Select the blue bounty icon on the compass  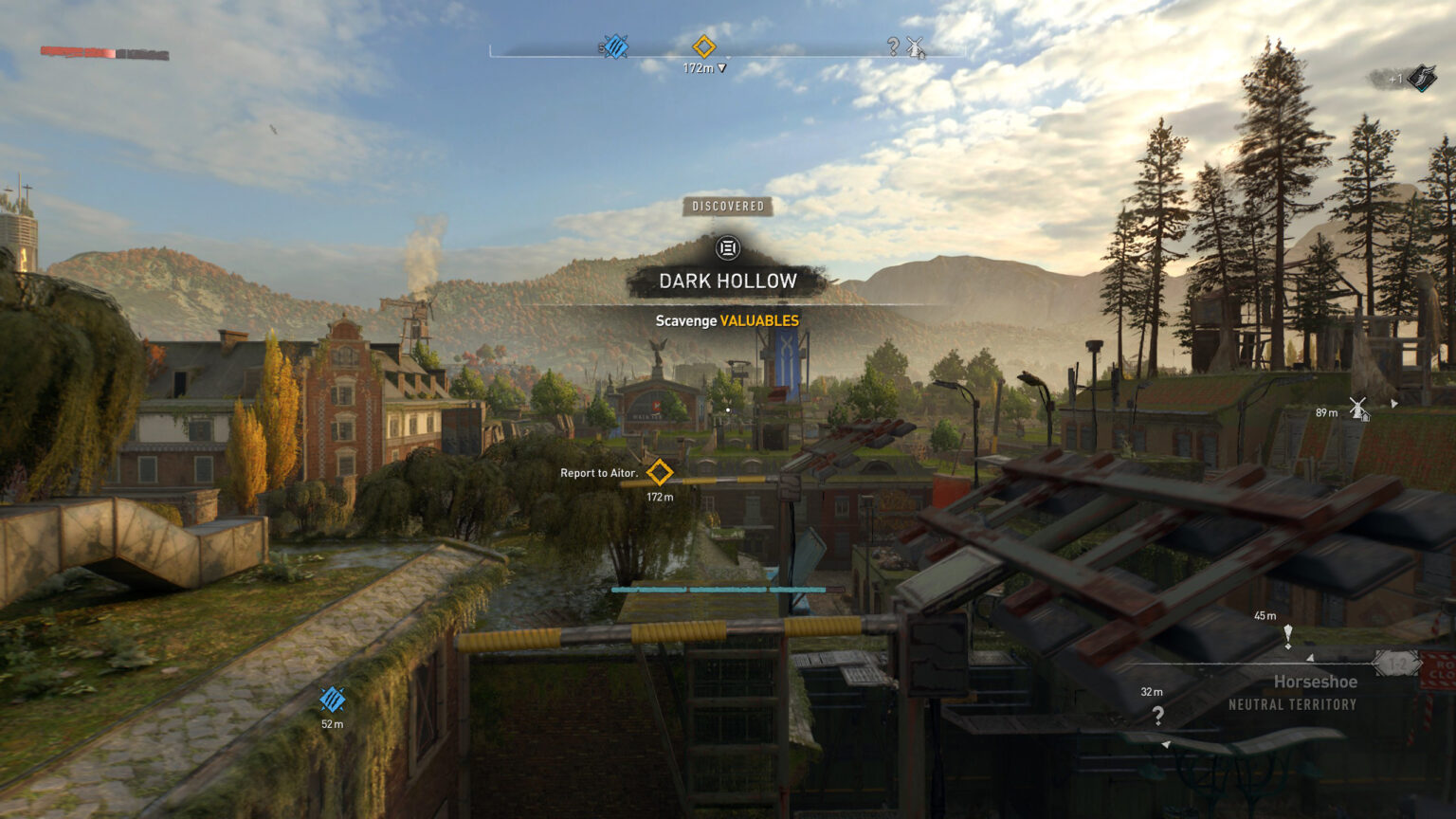[x=615, y=45]
